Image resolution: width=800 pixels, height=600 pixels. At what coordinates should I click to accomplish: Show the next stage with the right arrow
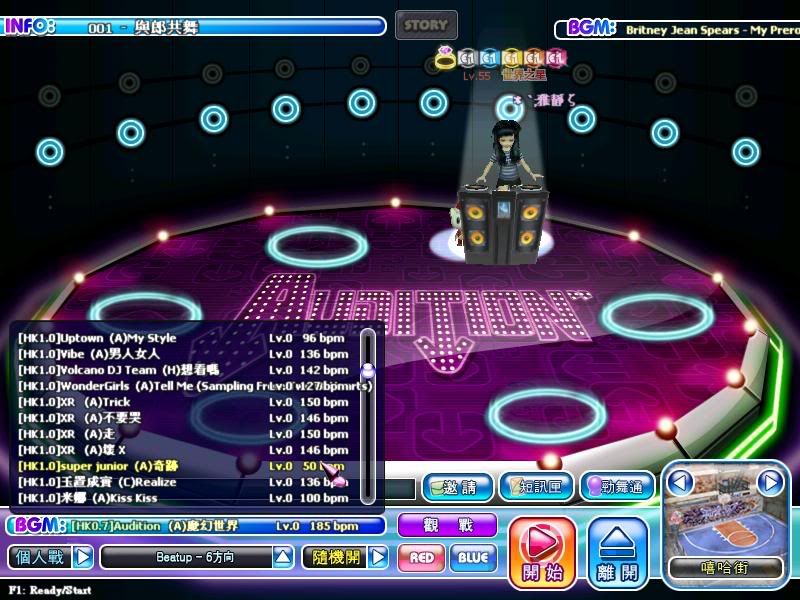(x=769, y=483)
